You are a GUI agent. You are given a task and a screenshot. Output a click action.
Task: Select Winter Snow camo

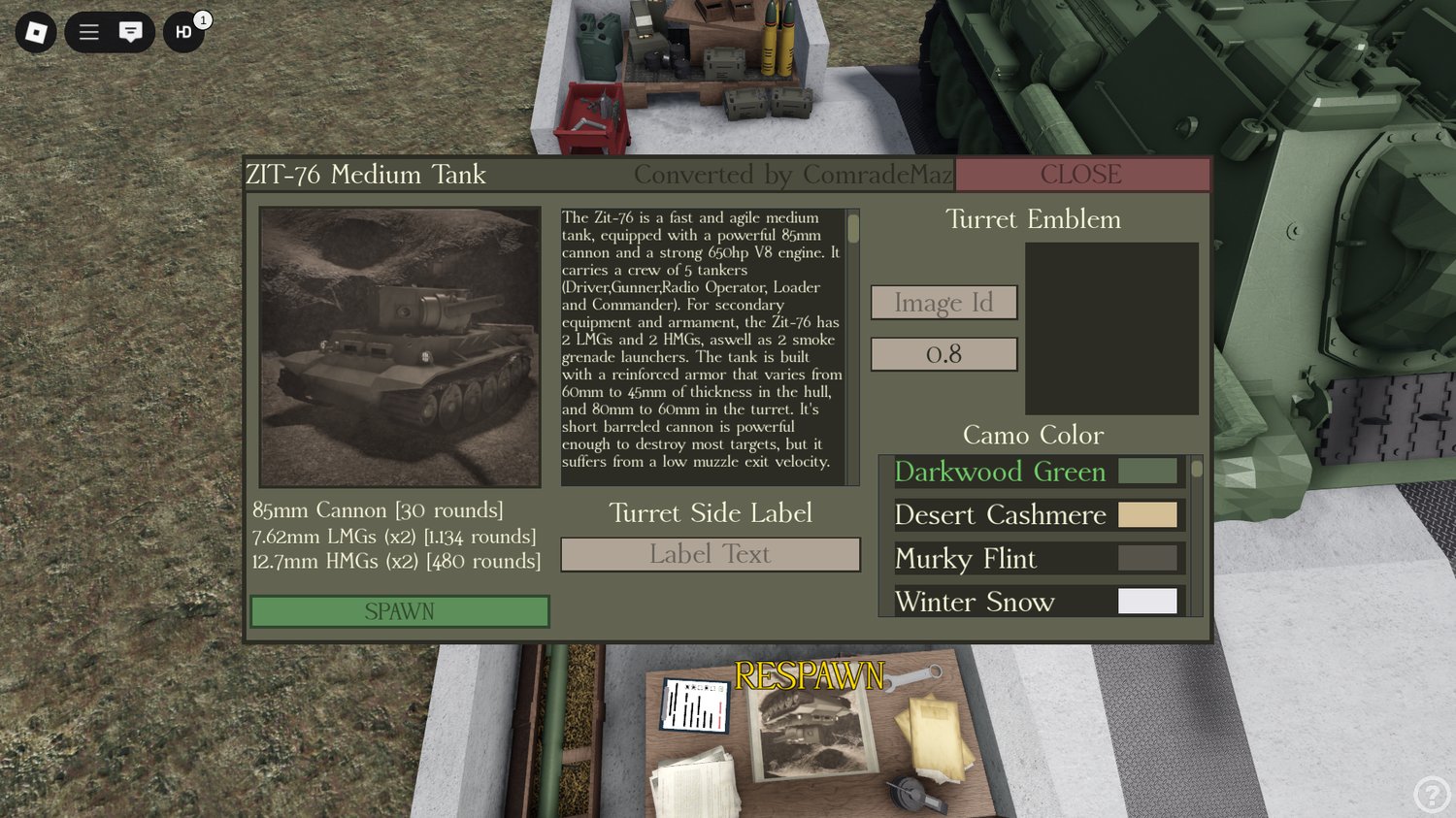pos(975,603)
